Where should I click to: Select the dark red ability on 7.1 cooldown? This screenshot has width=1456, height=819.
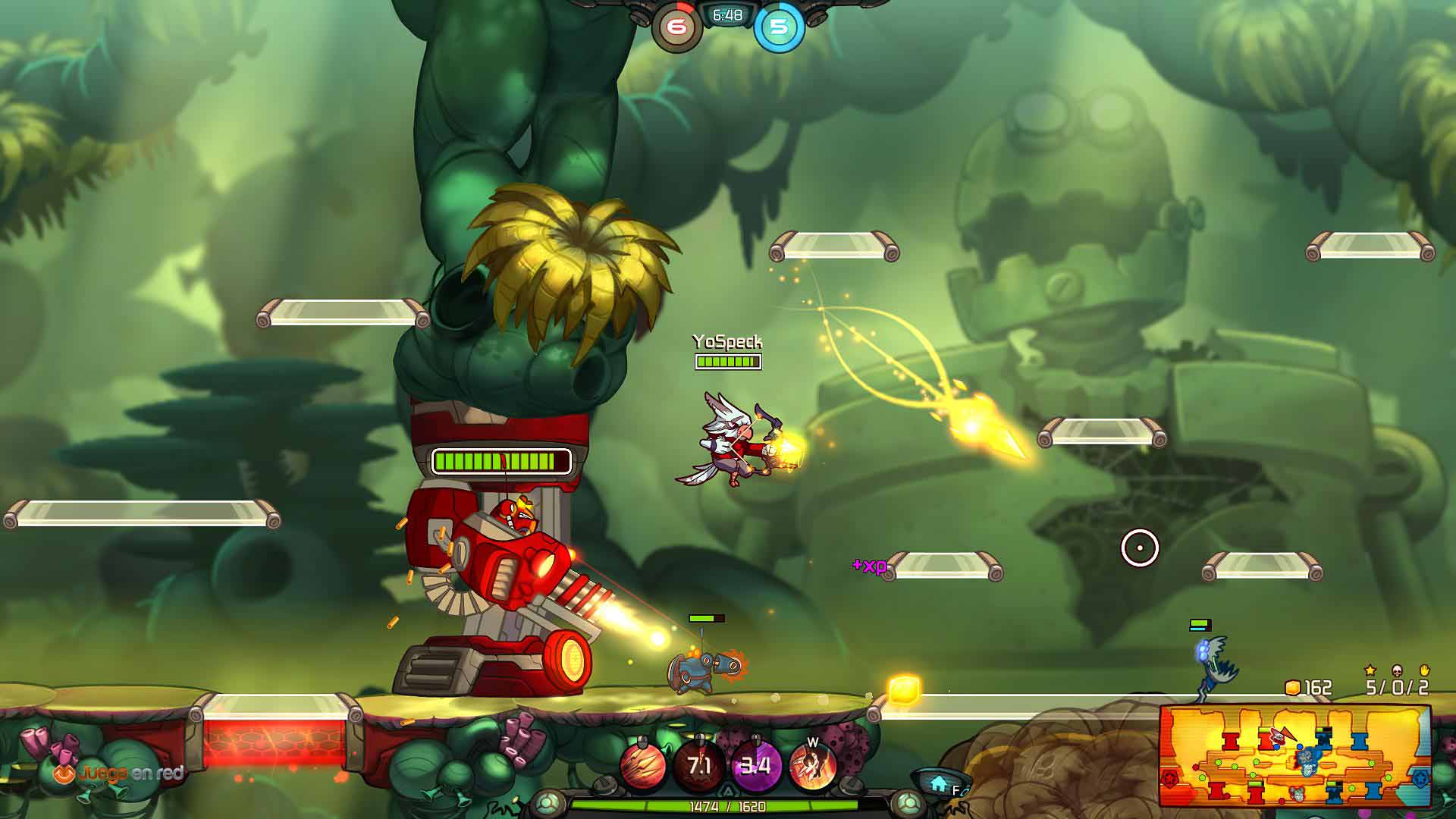point(699,766)
